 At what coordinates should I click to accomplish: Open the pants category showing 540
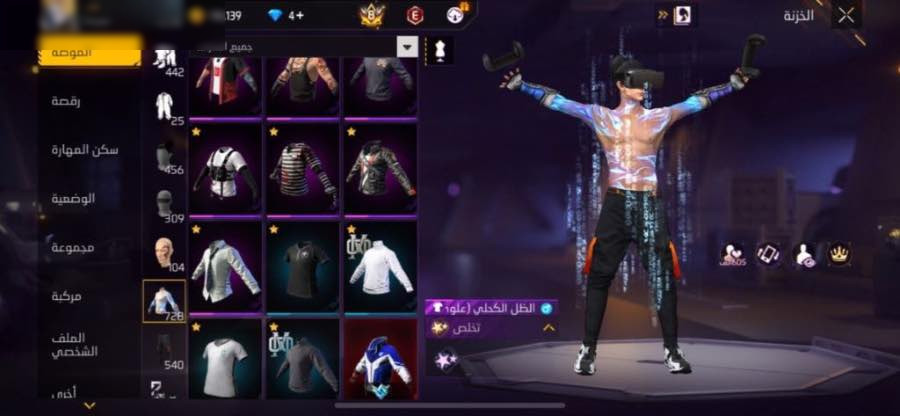click(164, 350)
